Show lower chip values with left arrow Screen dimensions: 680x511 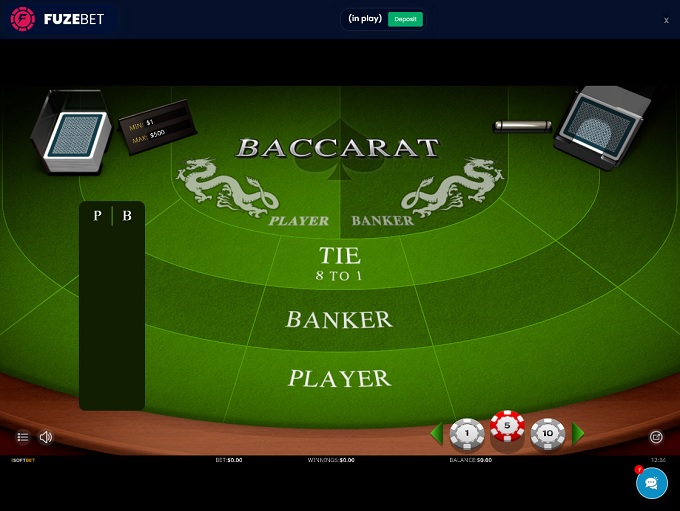436,434
